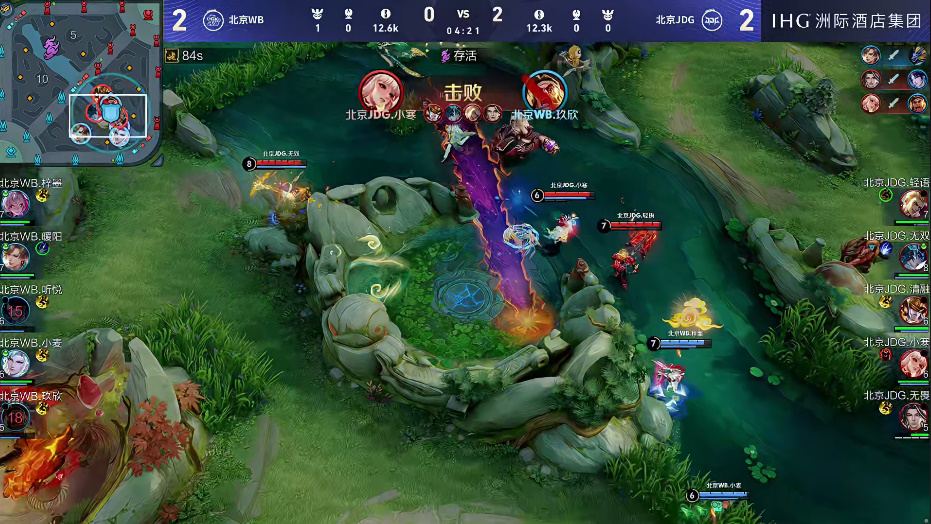Screen dimensions: 931x524
Task: Click the minimap in the corner
Action: pyautogui.click(x=82, y=82)
